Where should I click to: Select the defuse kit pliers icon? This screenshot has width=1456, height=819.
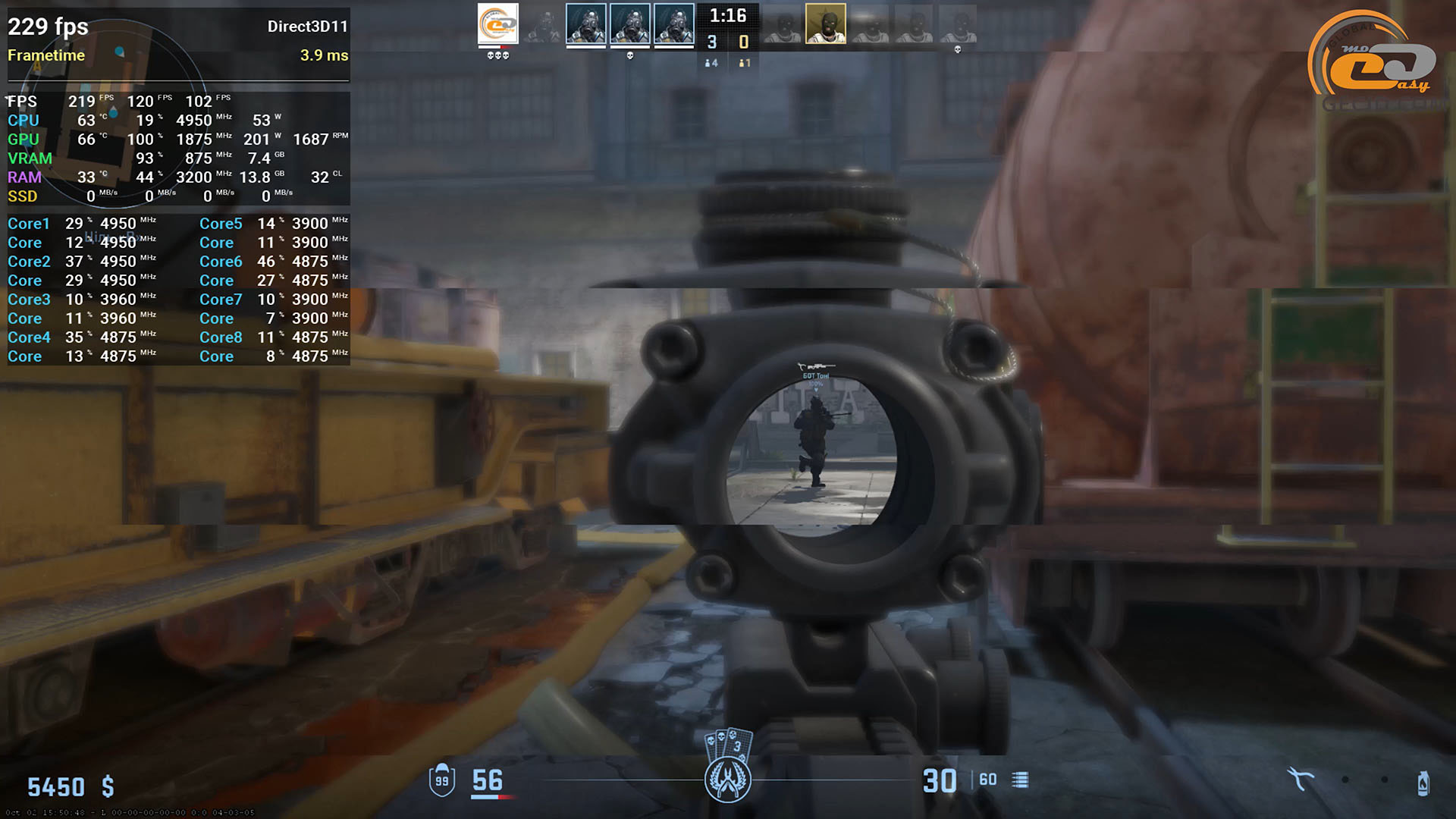1300,779
